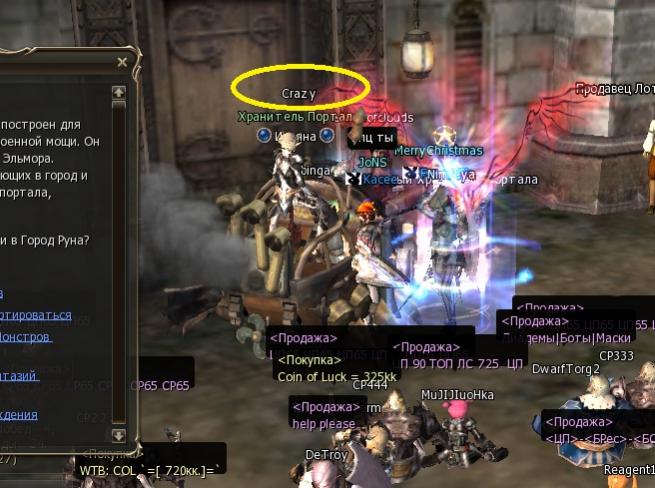
Task: Select the dialog link ending in "онстров"
Action: tap(30, 337)
